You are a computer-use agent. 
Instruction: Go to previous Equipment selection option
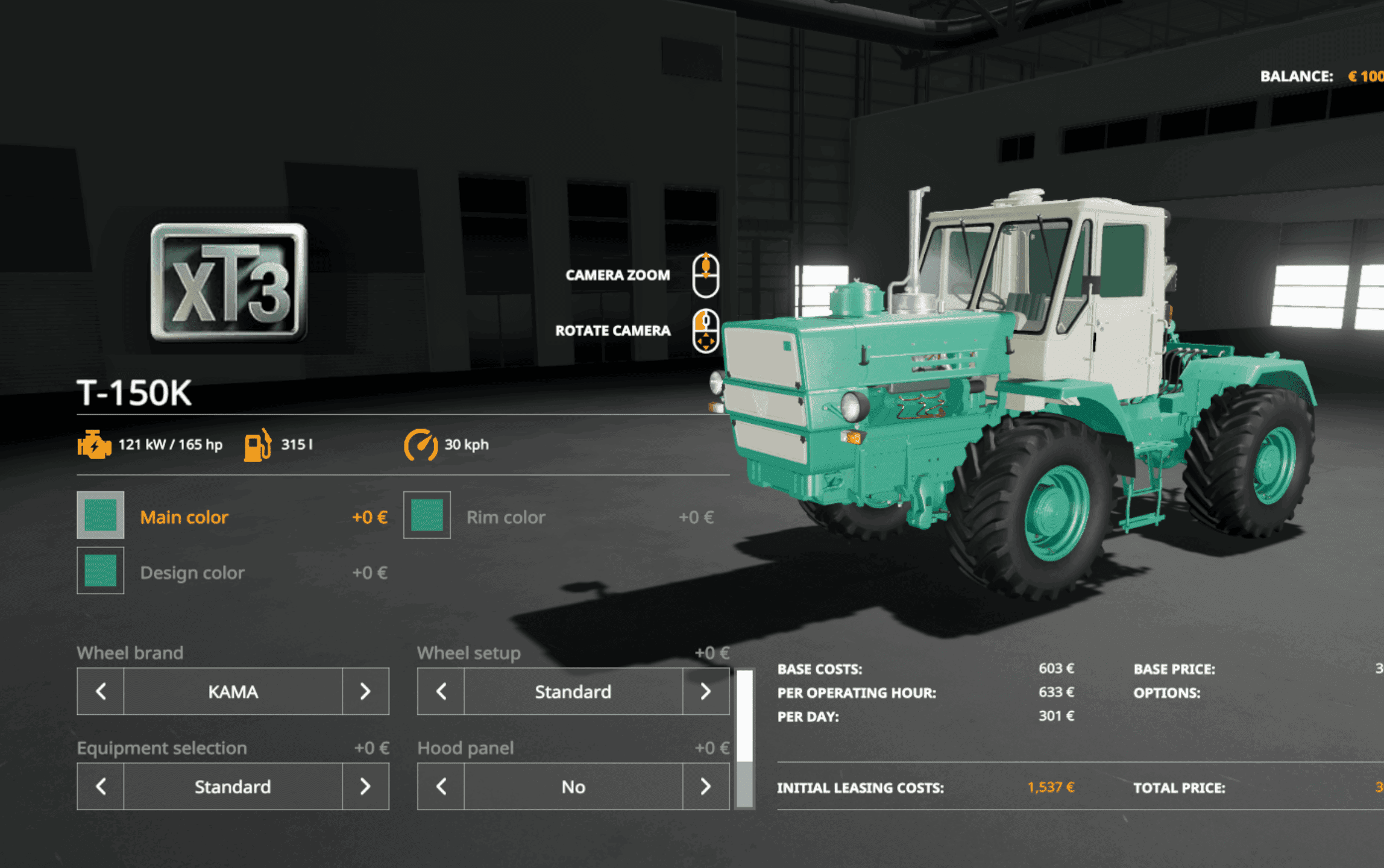101,787
